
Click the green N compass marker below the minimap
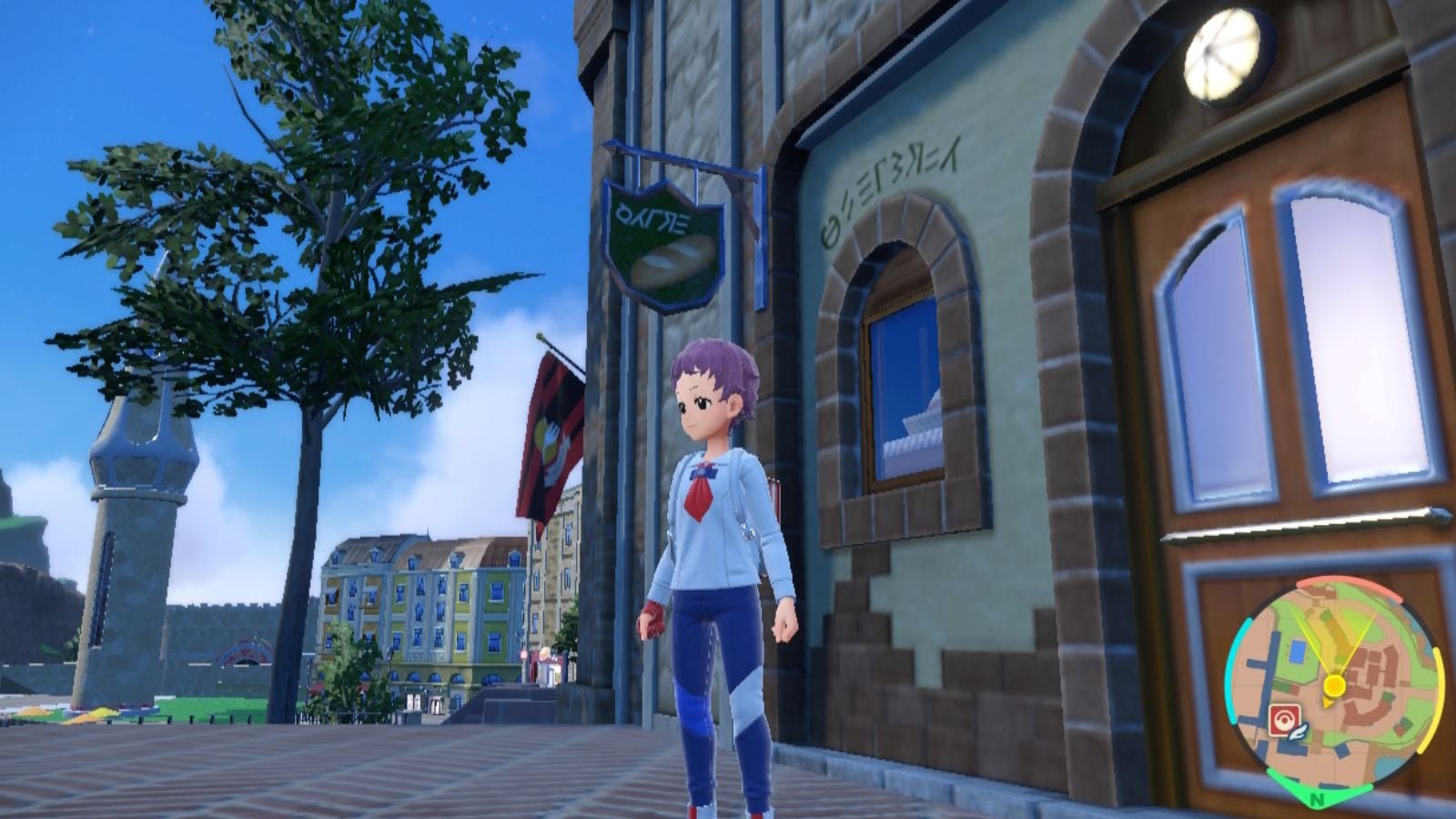click(1318, 799)
